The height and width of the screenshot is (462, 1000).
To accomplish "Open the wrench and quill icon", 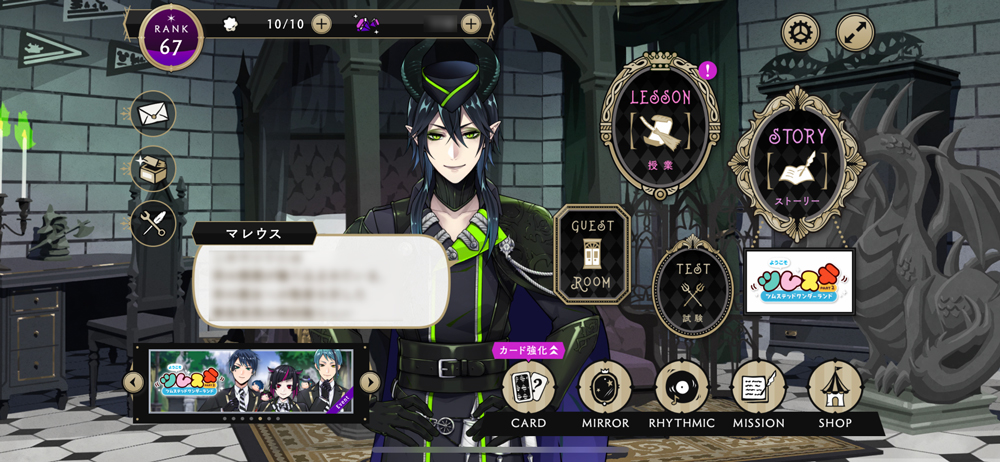I will click(x=153, y=224).
